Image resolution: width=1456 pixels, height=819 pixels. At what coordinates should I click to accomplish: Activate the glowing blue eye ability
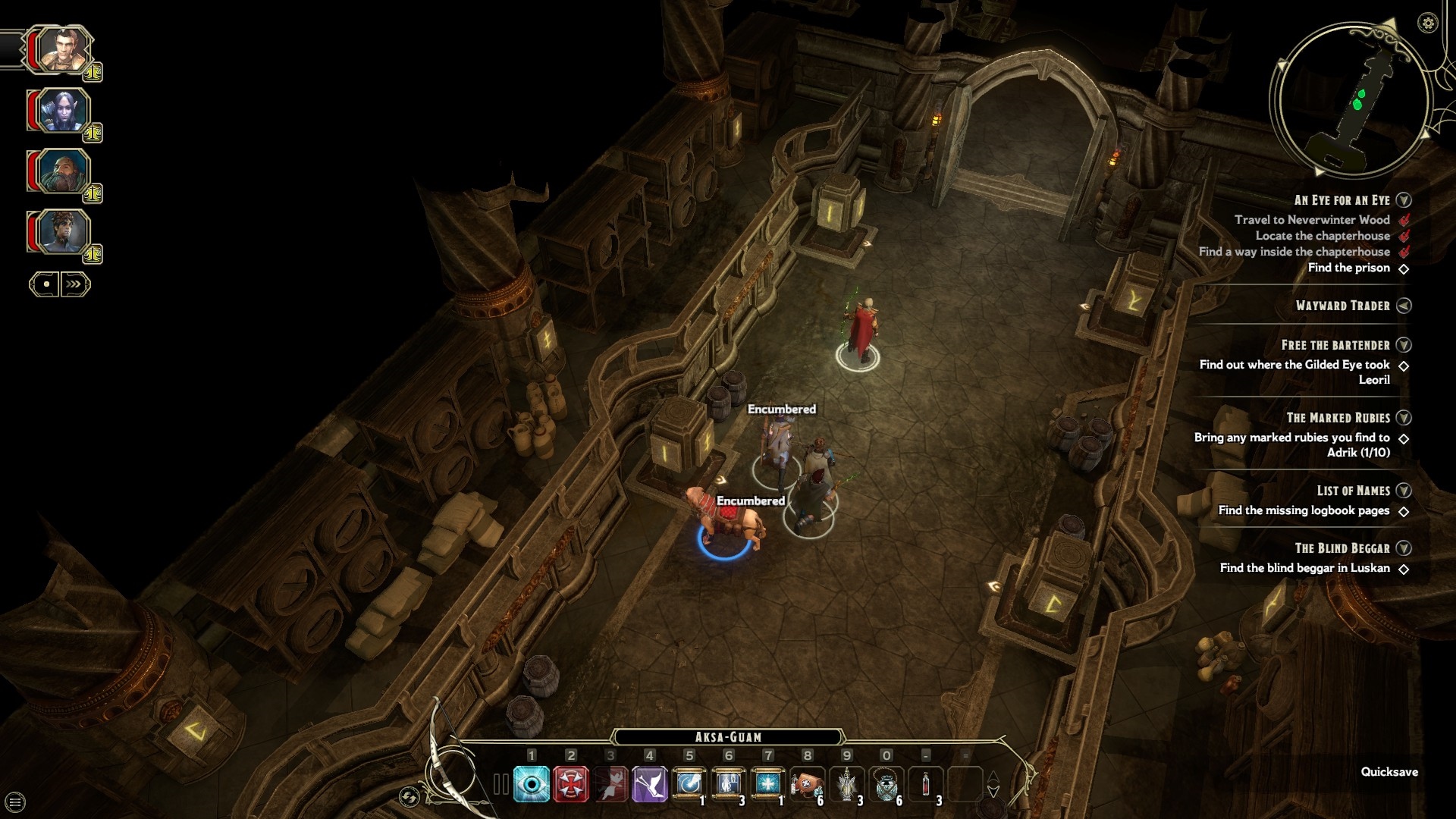coord(532,783)
